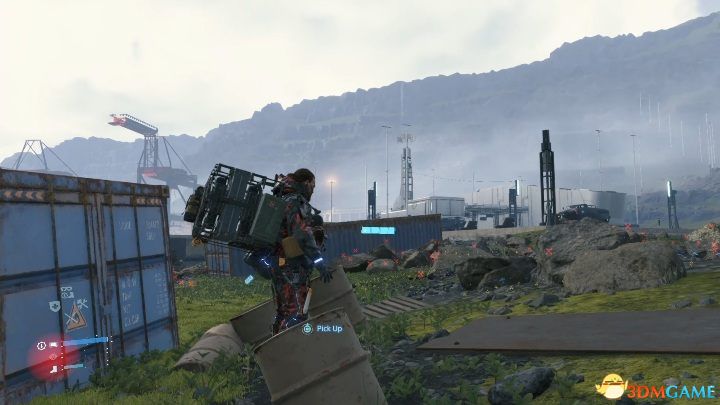
Task: Click the boot durability icon
Action: [53, 369]
